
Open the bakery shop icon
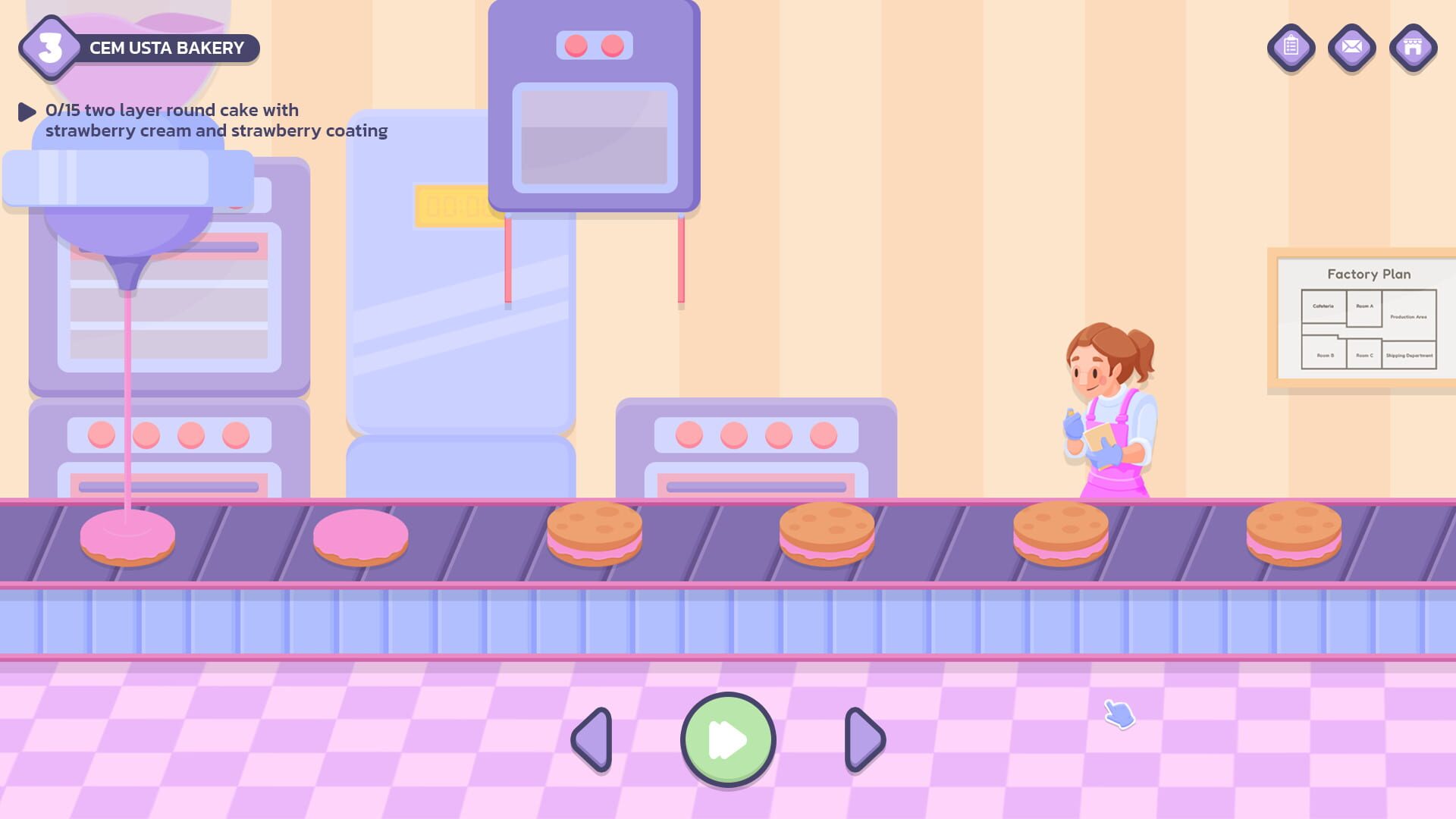pyautogui.click(x=1413, y=48)
